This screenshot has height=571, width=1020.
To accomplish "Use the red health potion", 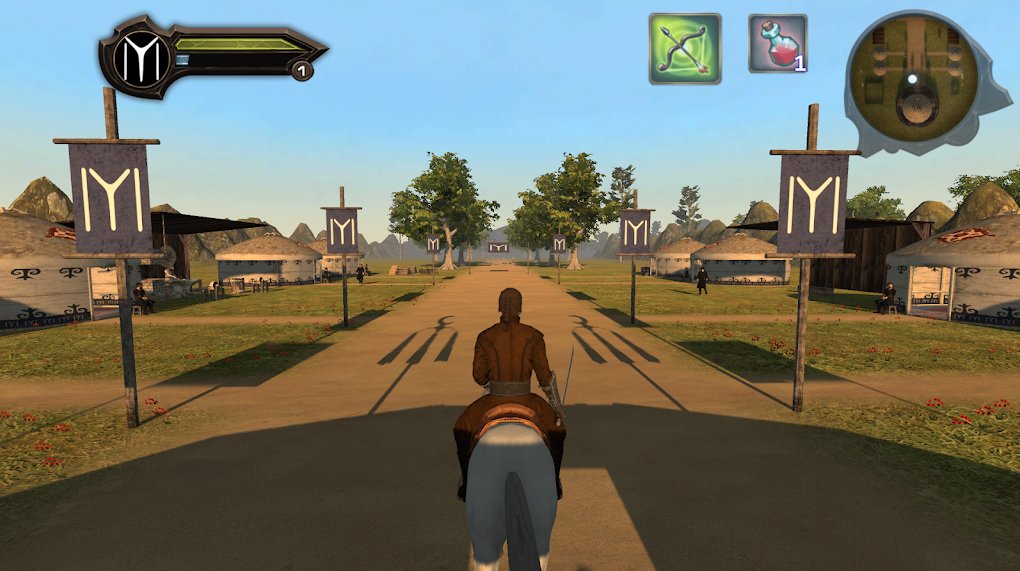I will click(777, 44).
